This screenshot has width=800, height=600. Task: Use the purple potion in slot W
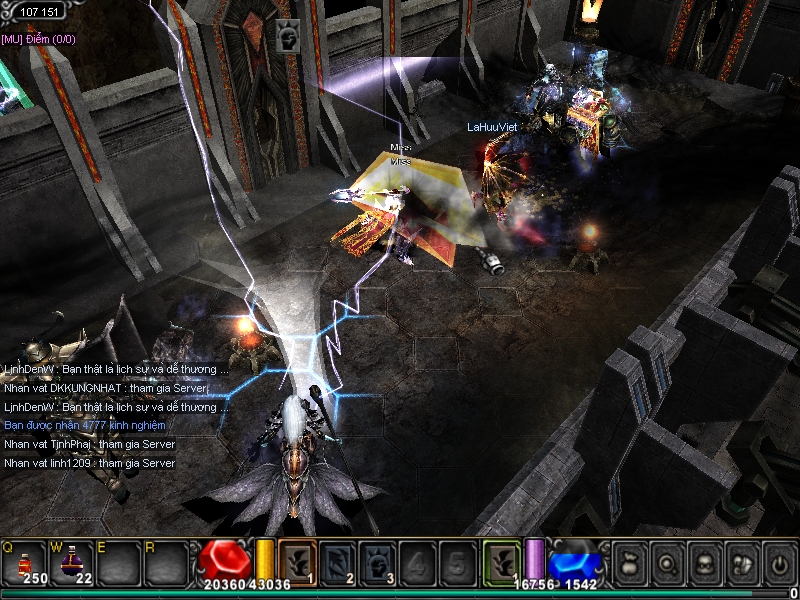72,562
